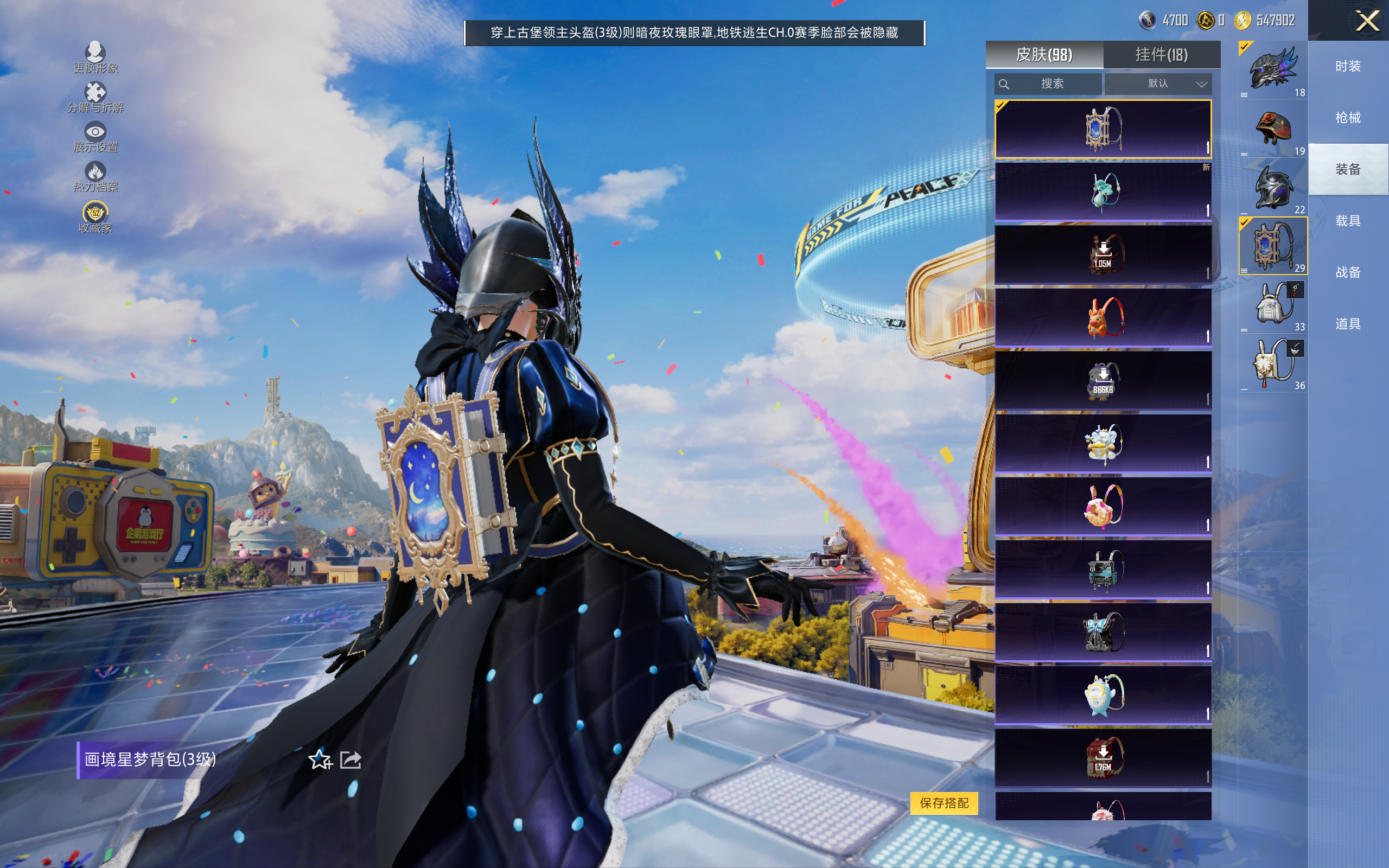Screen dimensions: 1389x868
Task: Open 更换形象 character change
Action: [x=95, y=58]
